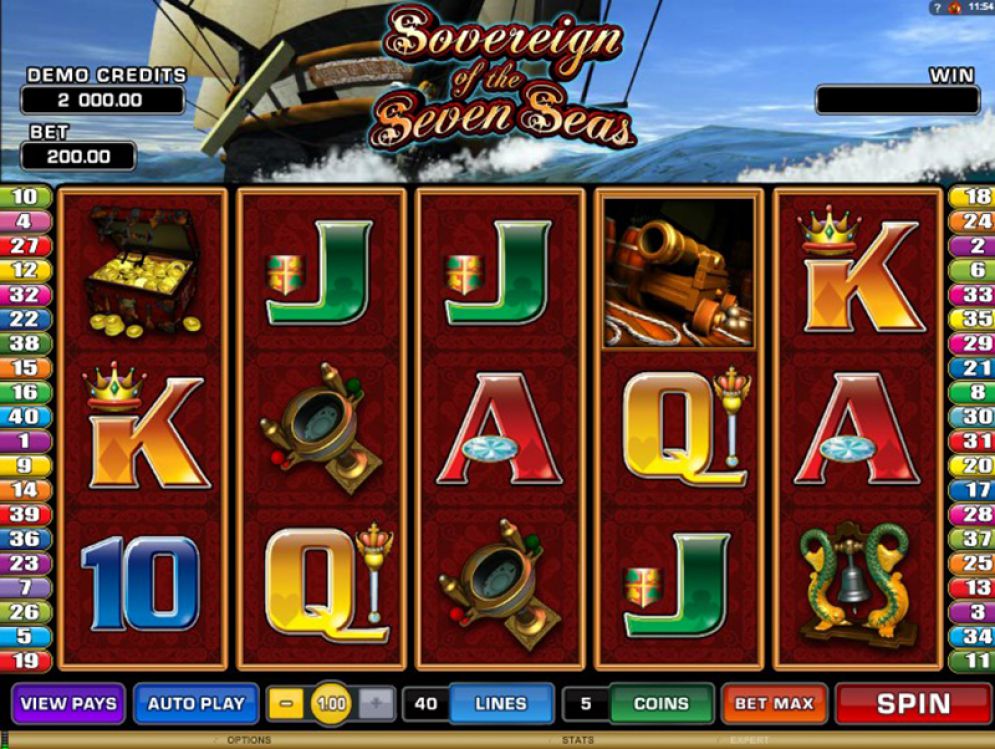The image size is (995, 749).
Task: Choose payline number 19 marker
Action: coord(25,660)
